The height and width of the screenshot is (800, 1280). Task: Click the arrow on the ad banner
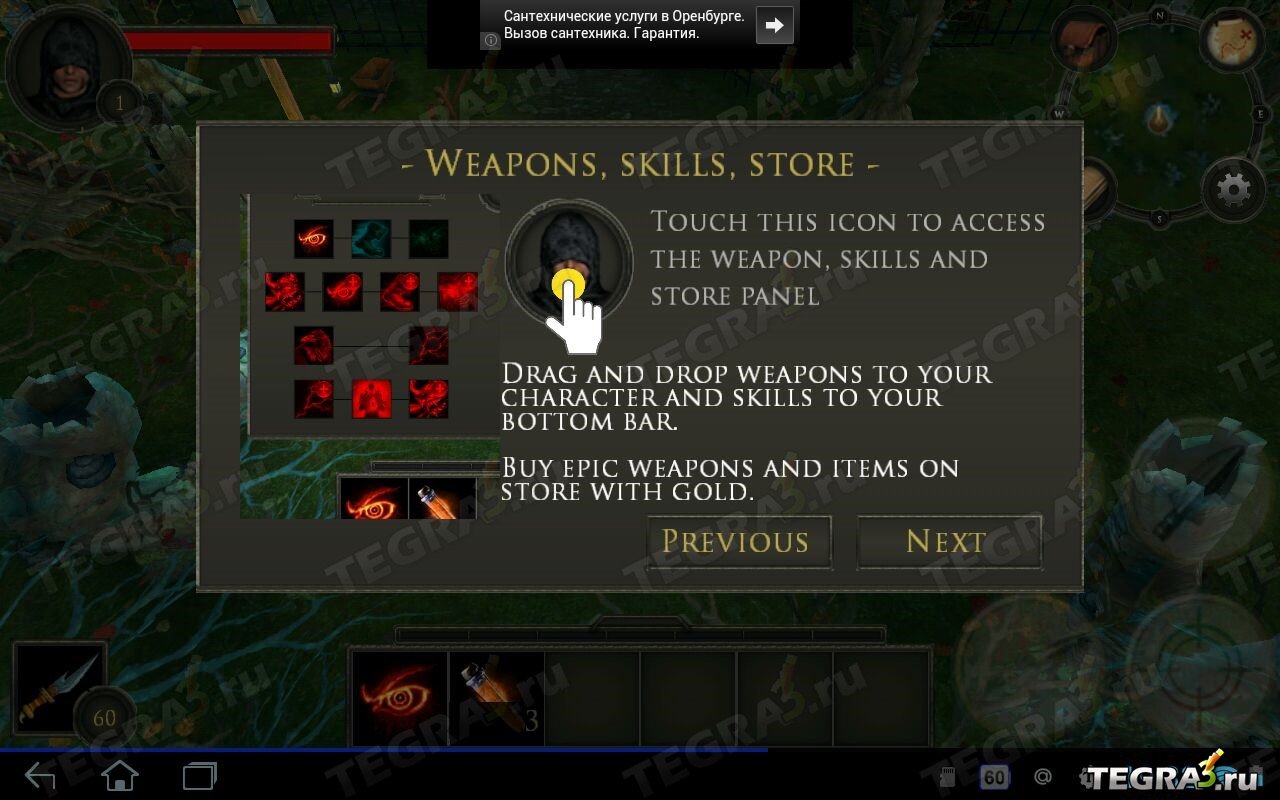point(774,25)
